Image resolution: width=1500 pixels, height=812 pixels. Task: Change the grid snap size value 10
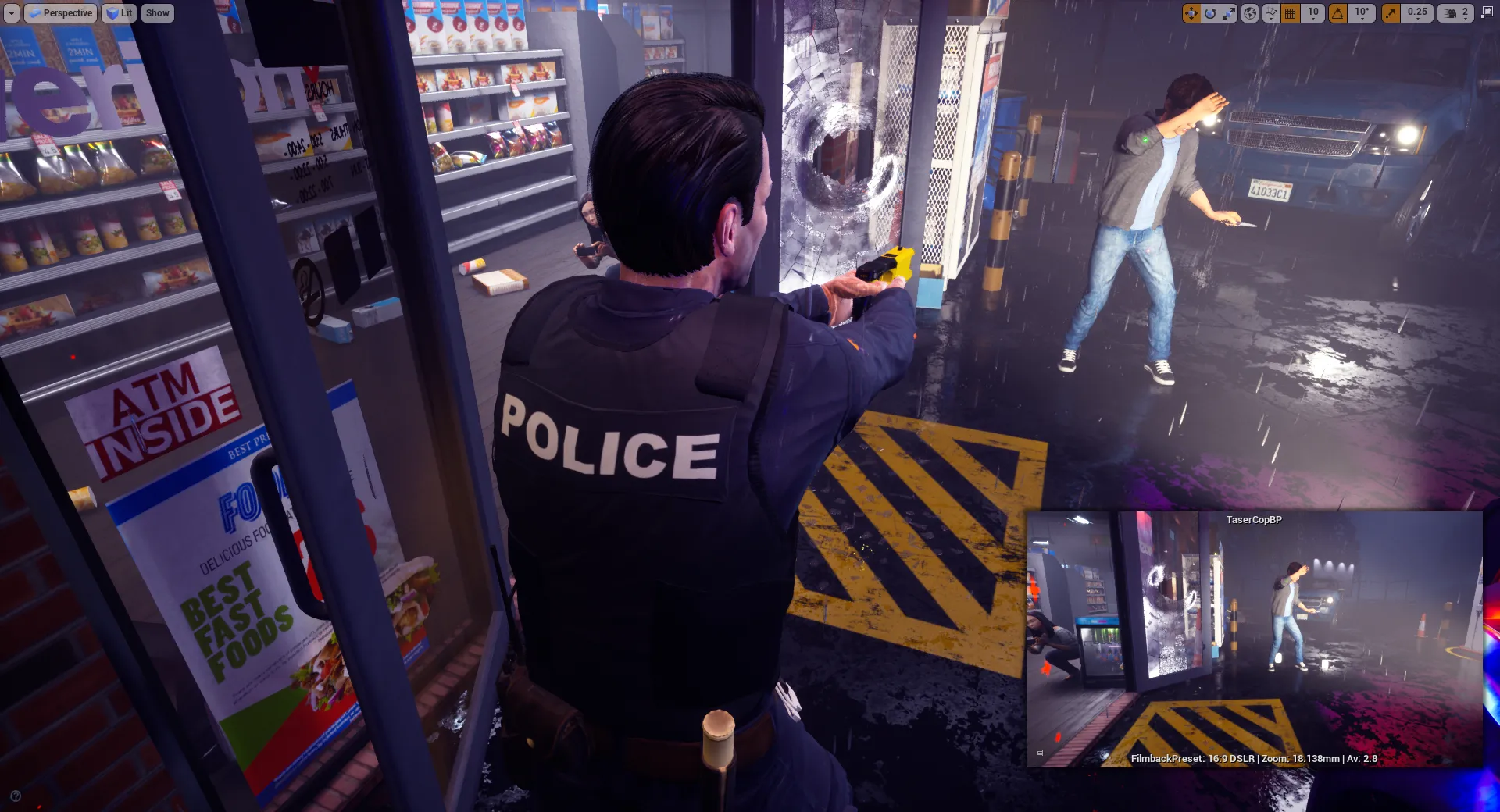(x=1313, y=13)
